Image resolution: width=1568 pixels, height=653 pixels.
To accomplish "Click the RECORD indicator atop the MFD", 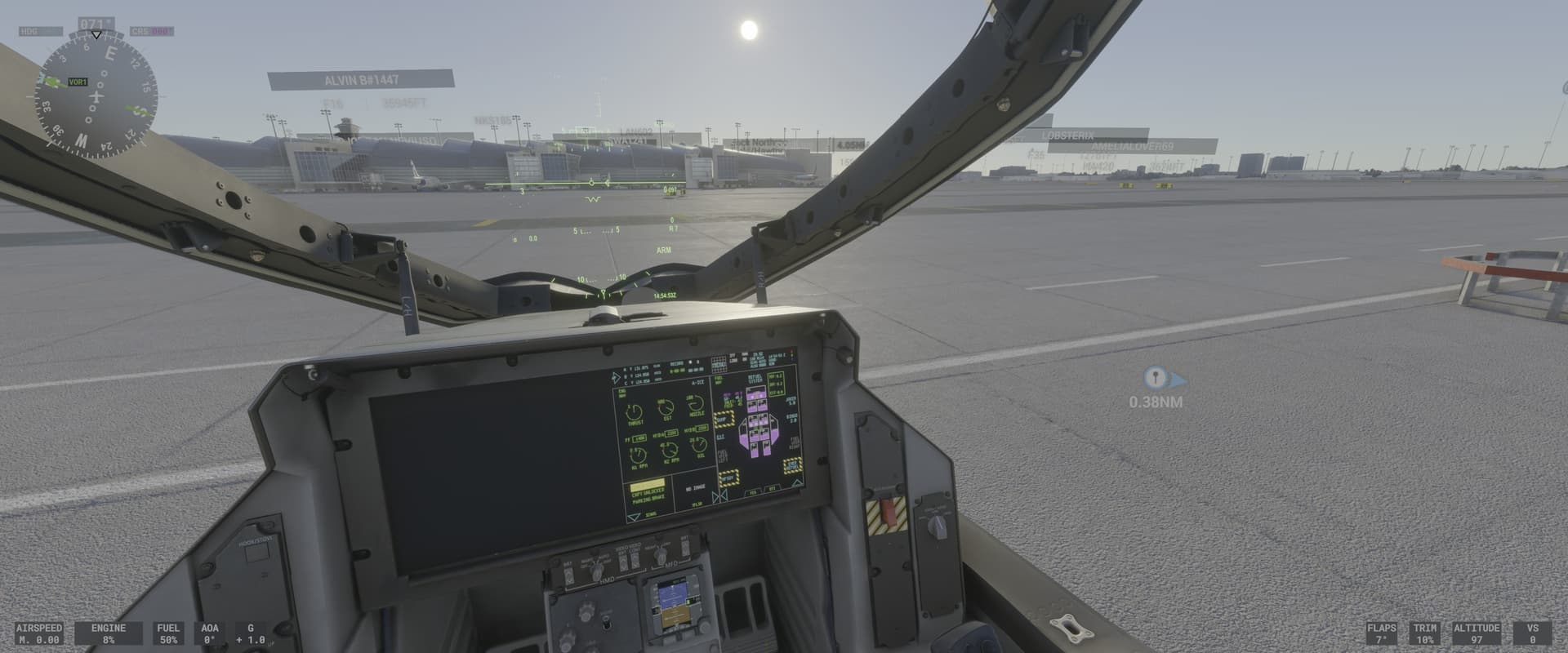I will (x=676, y=362).
